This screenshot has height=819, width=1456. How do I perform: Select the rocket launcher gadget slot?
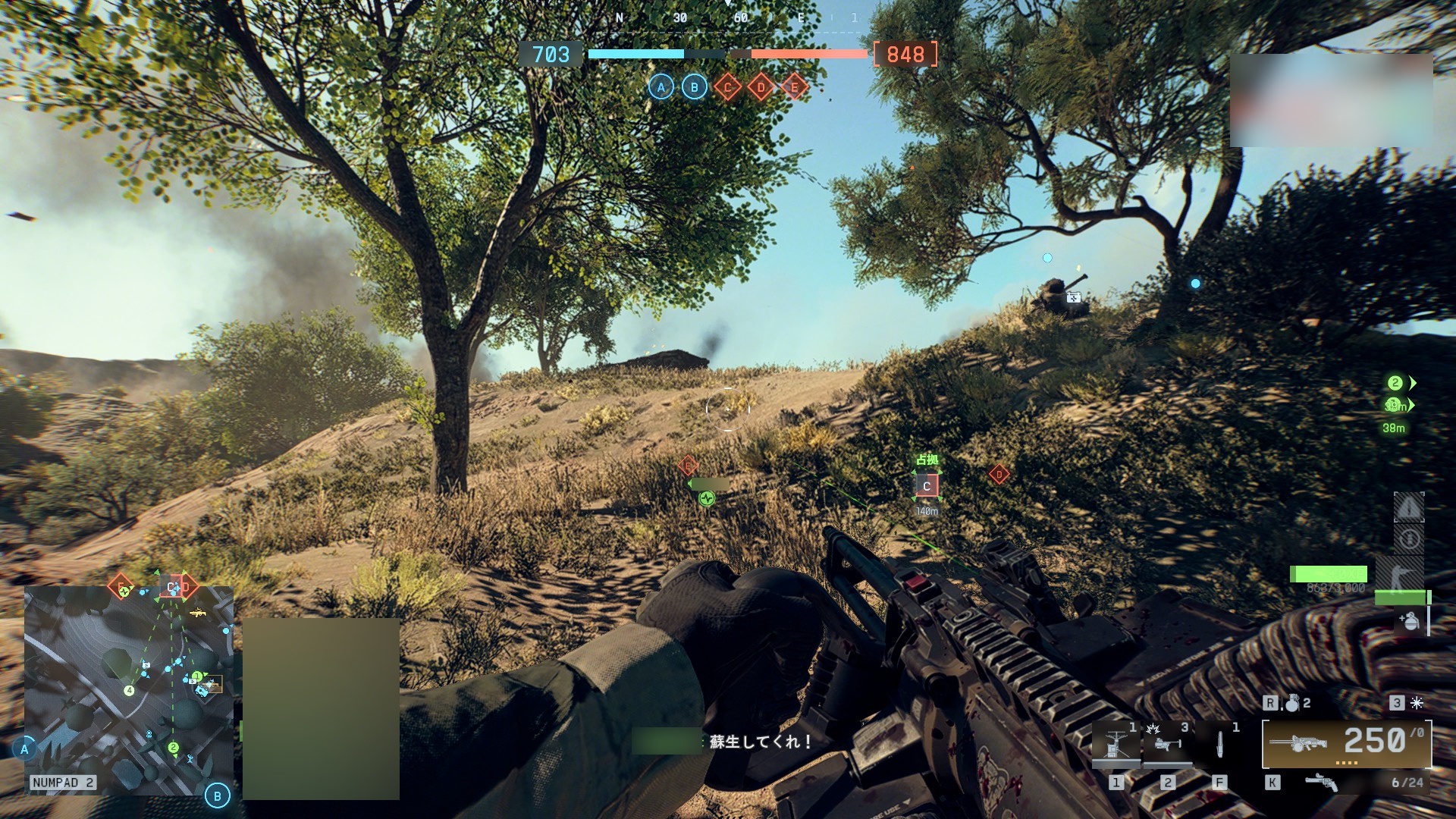1166,743
